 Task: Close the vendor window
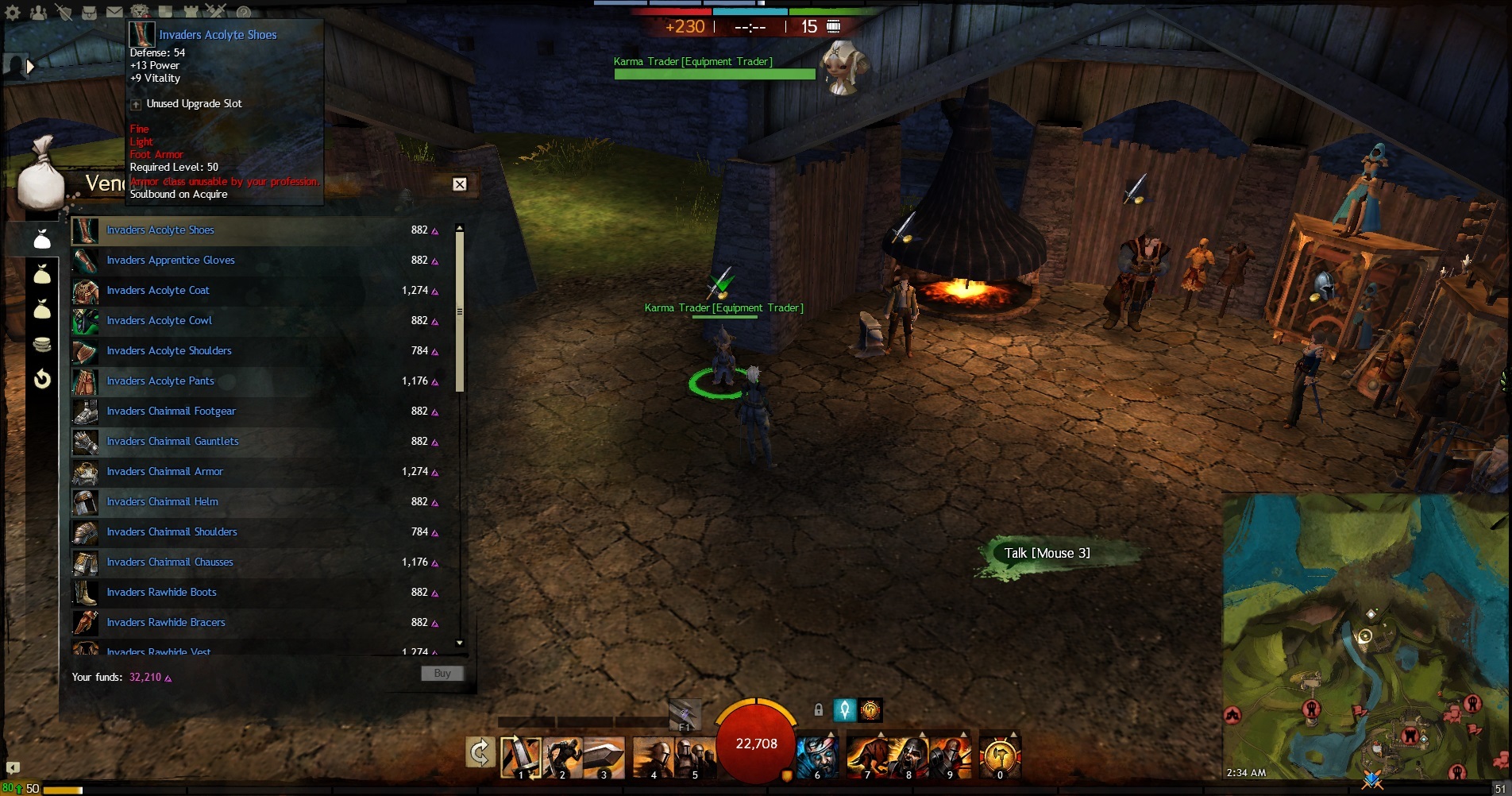[x=459, y=184]
